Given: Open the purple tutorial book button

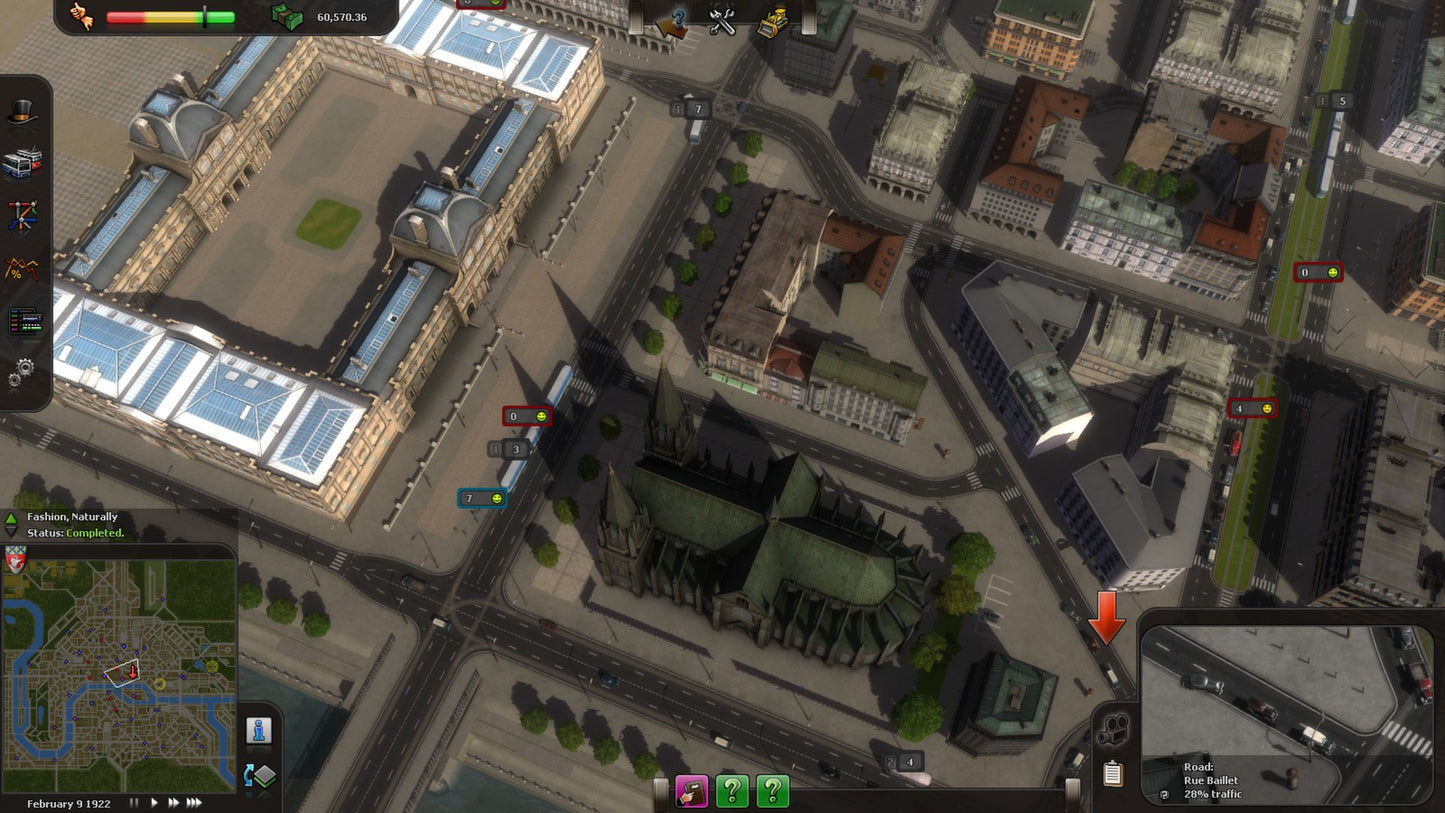Looking at the screenshot, I should (x=693, y=791).
